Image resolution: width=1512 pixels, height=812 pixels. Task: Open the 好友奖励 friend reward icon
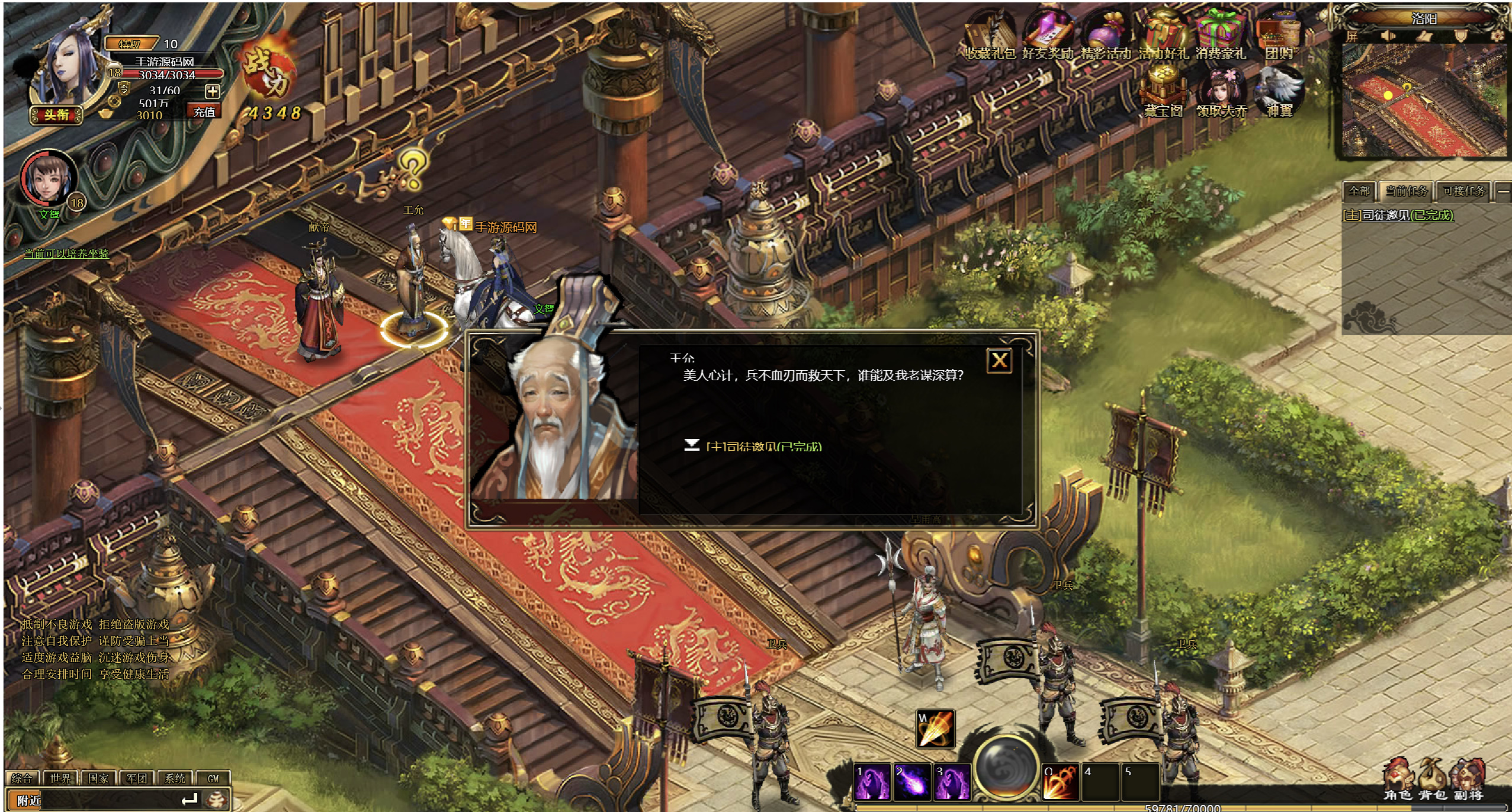tap(1047, 37)
